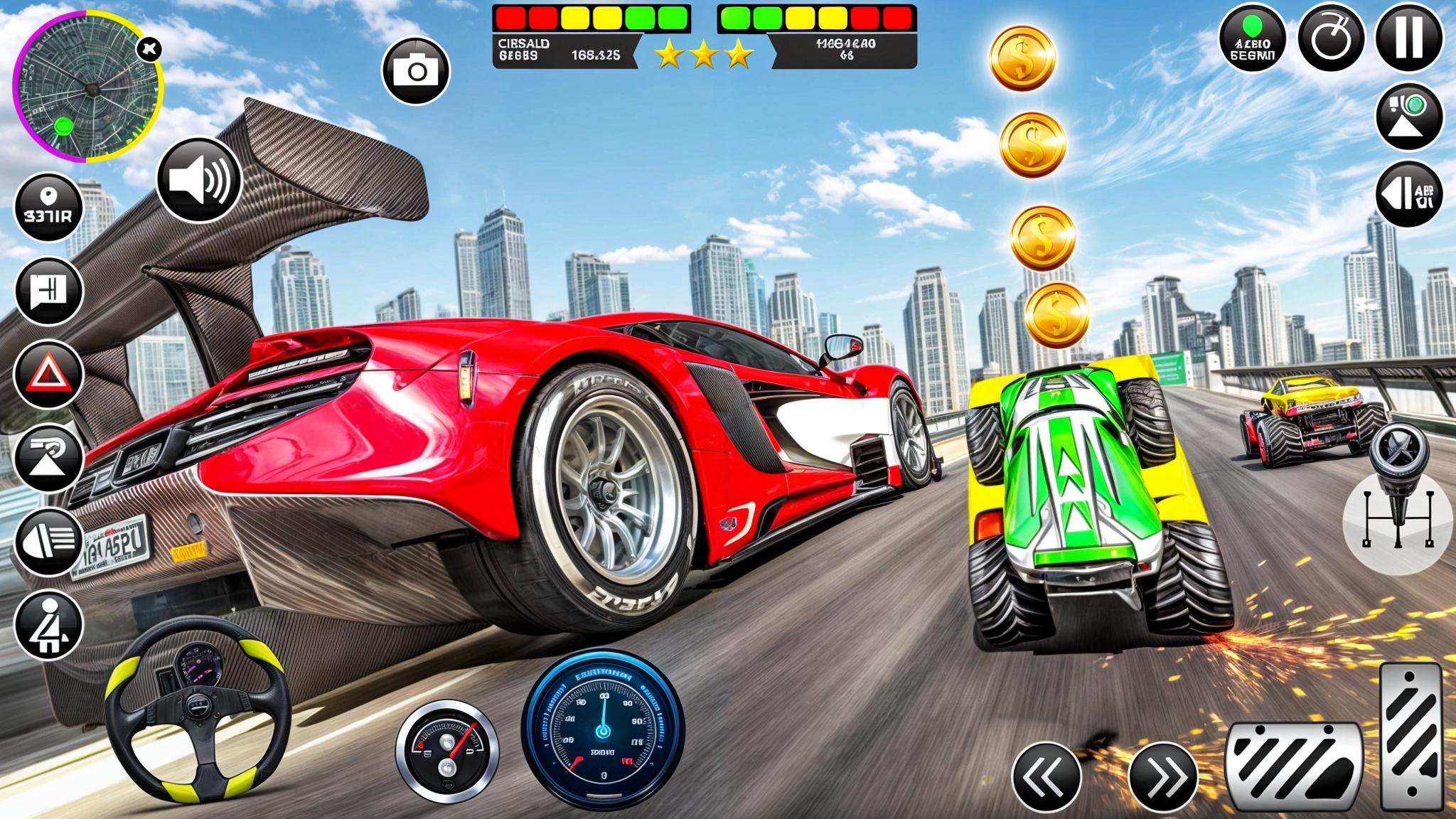Tap the right double-arrow steer button
1456x819 pixels.
click(1163, 776)
